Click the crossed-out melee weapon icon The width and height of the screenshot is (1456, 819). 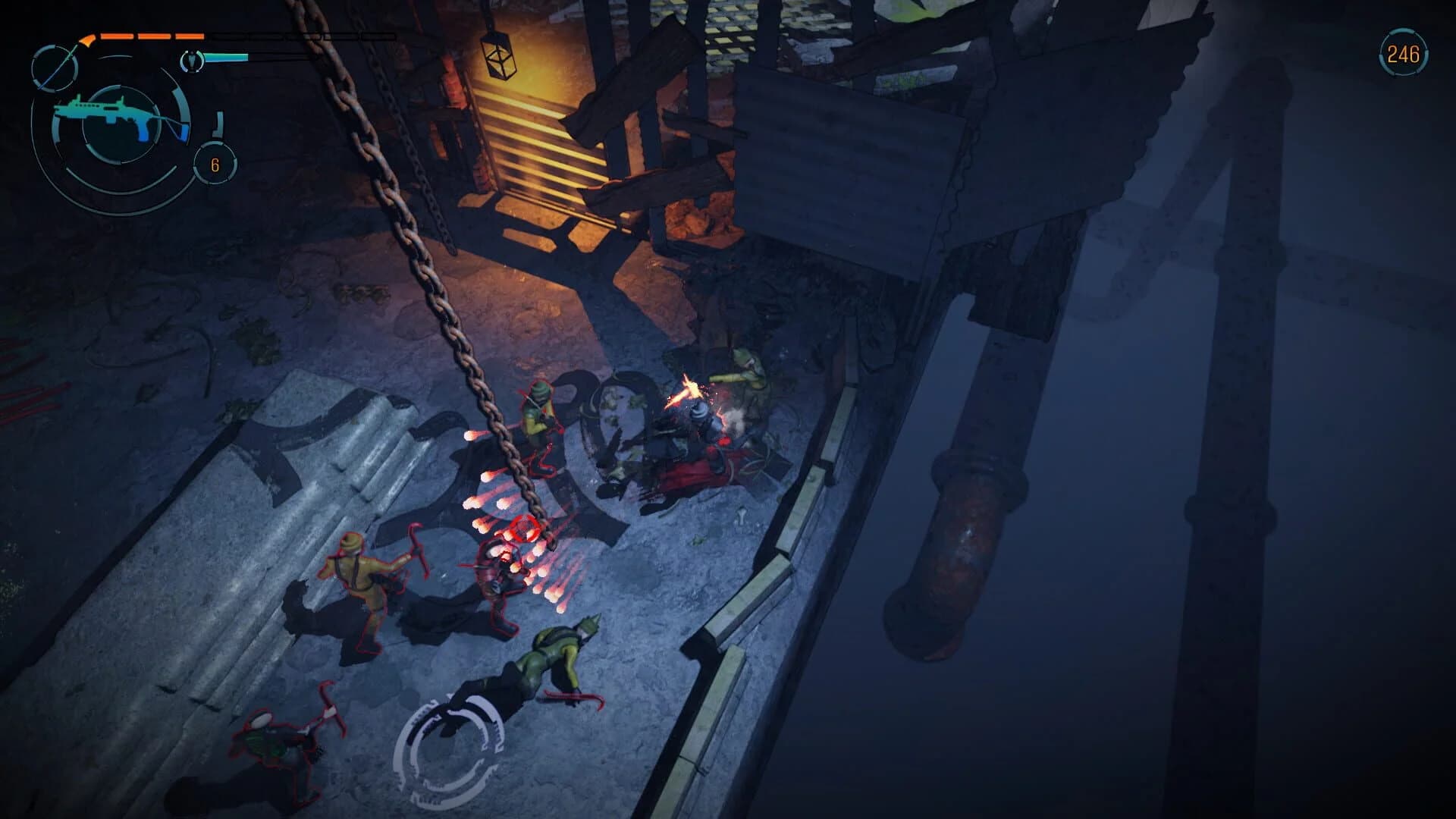(55, 68)
